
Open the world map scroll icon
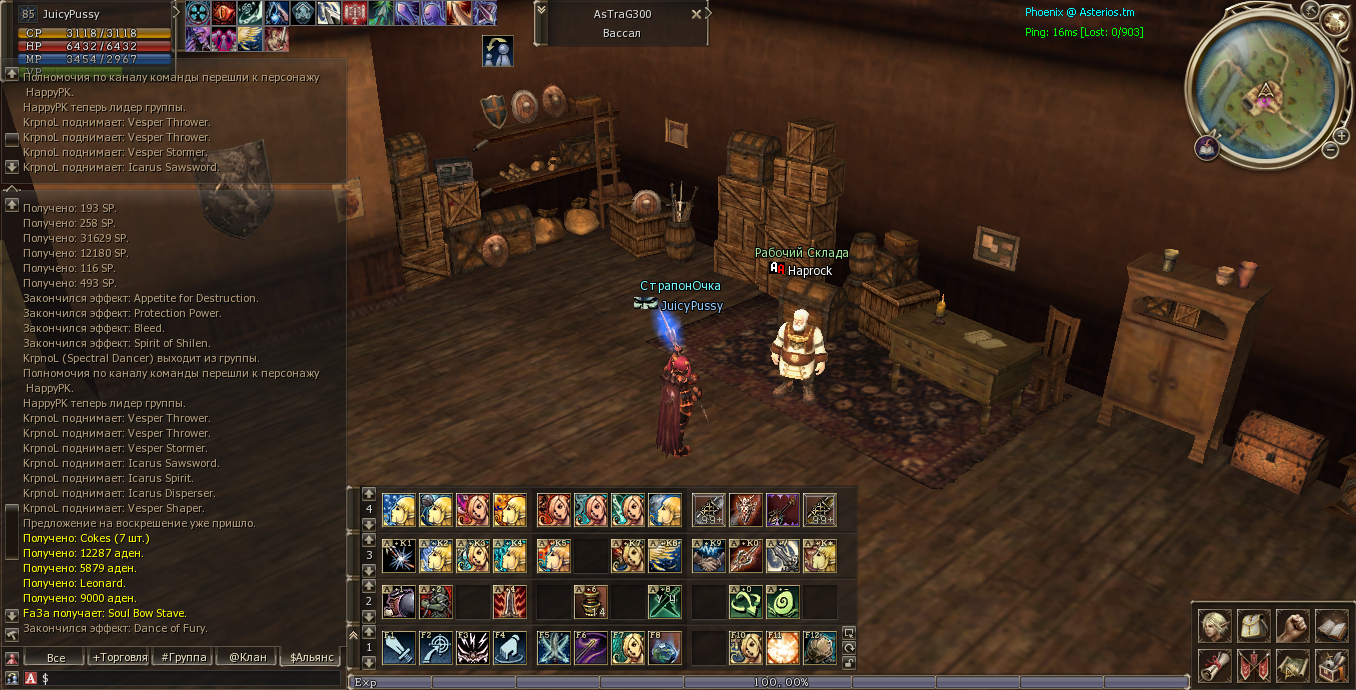(1292, 665)
